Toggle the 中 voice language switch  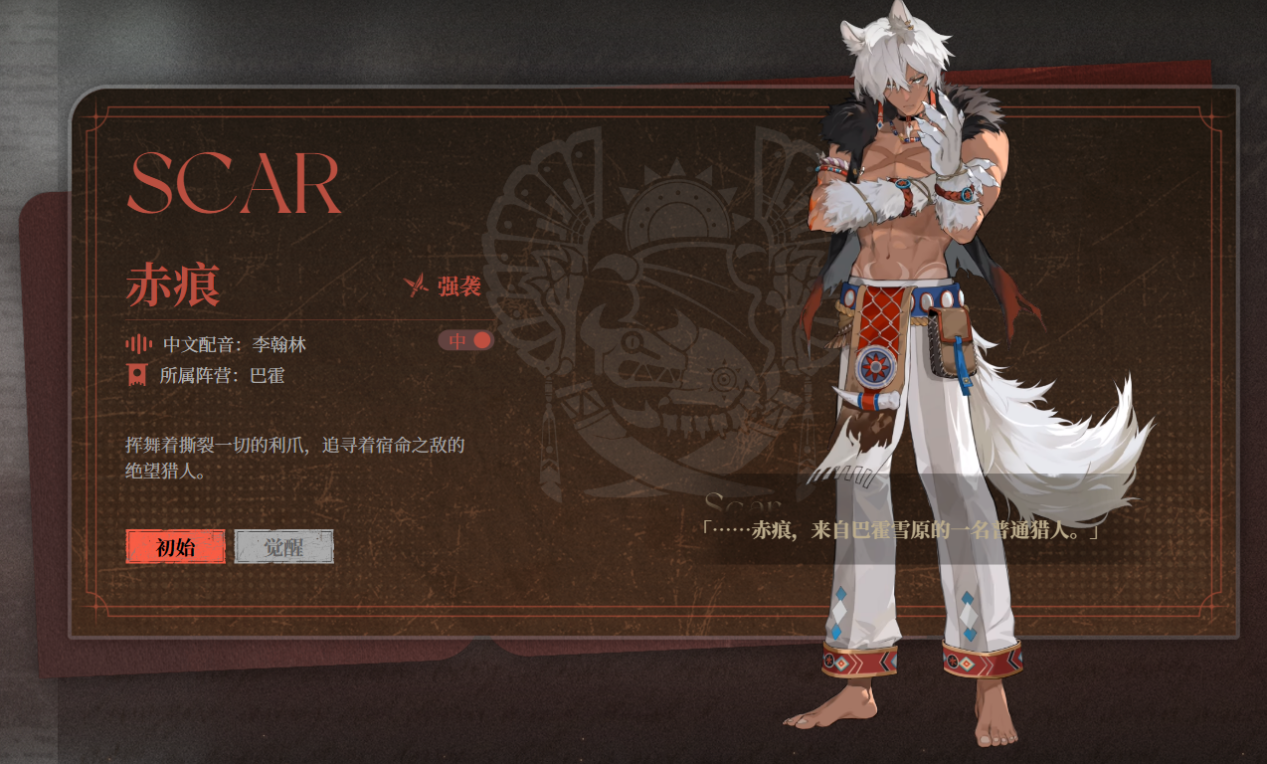tap(466, 341)
